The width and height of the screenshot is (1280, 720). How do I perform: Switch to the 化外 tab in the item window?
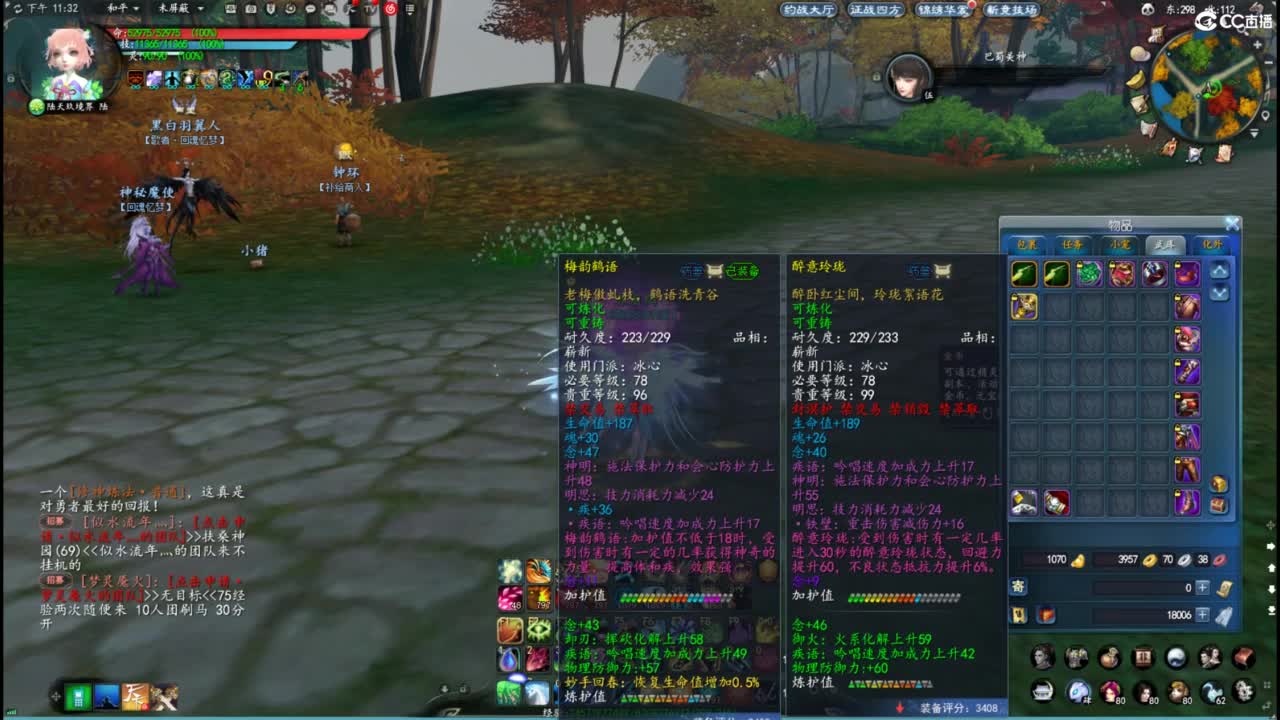click(1211, 244)
